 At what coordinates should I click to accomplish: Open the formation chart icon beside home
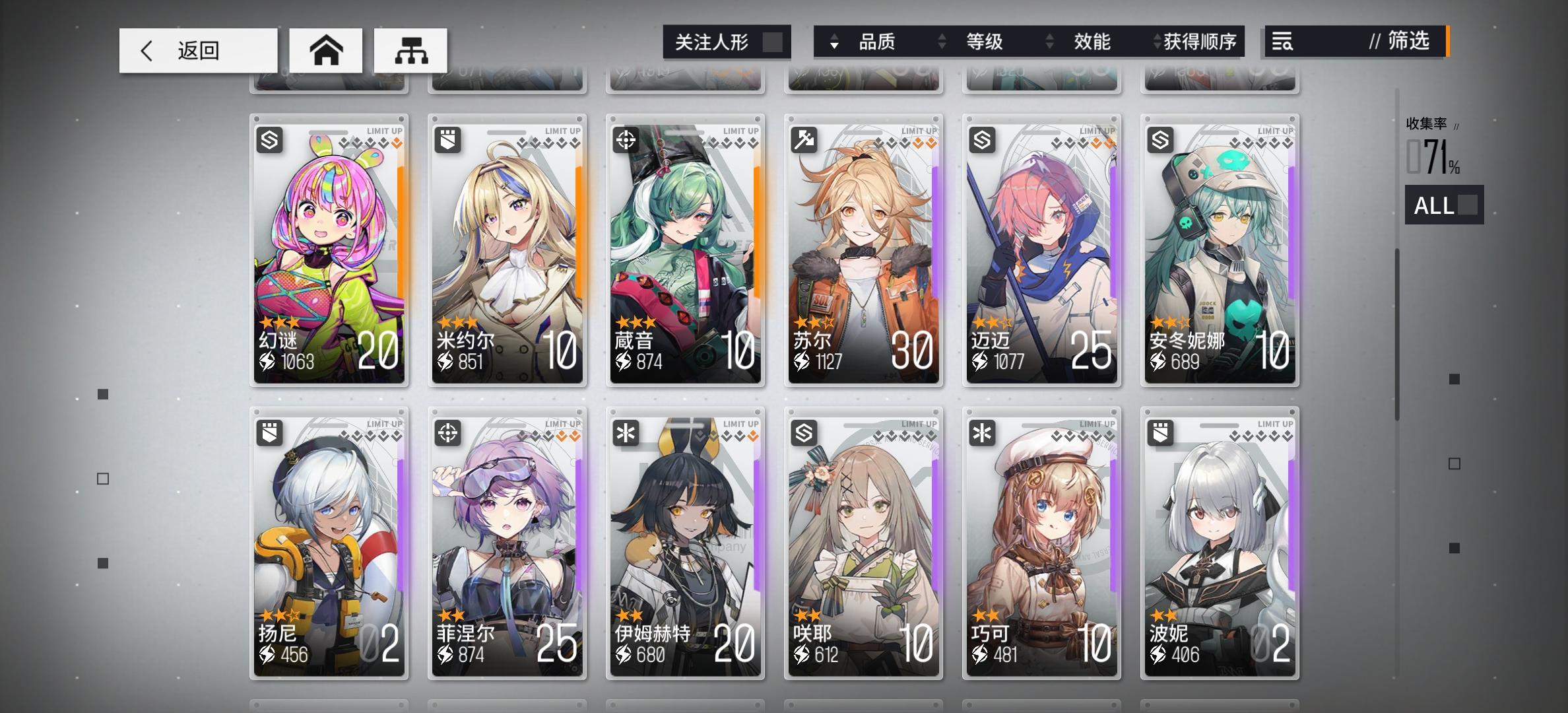click(412, 50)
